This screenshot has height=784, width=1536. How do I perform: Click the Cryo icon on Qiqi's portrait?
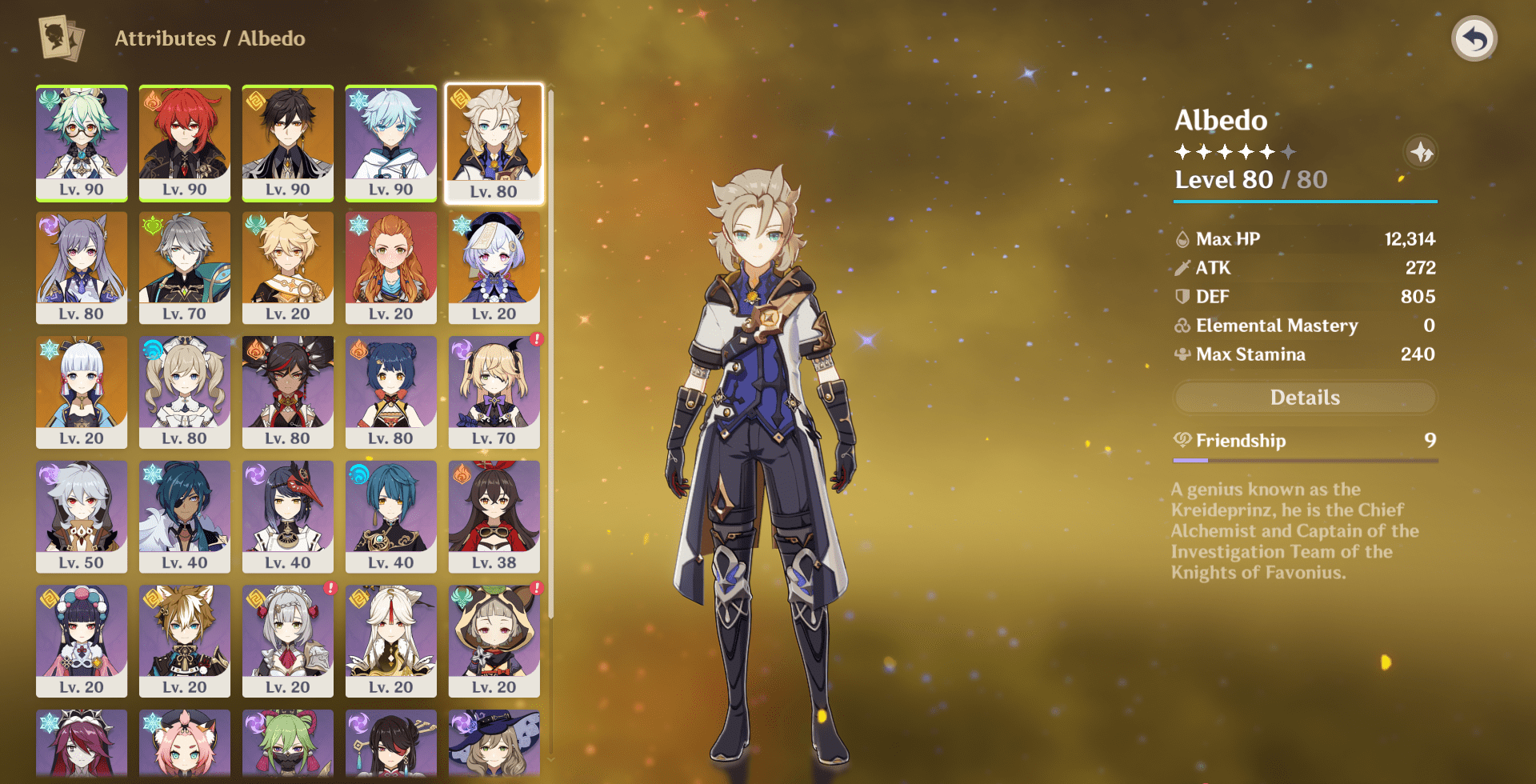462,226
